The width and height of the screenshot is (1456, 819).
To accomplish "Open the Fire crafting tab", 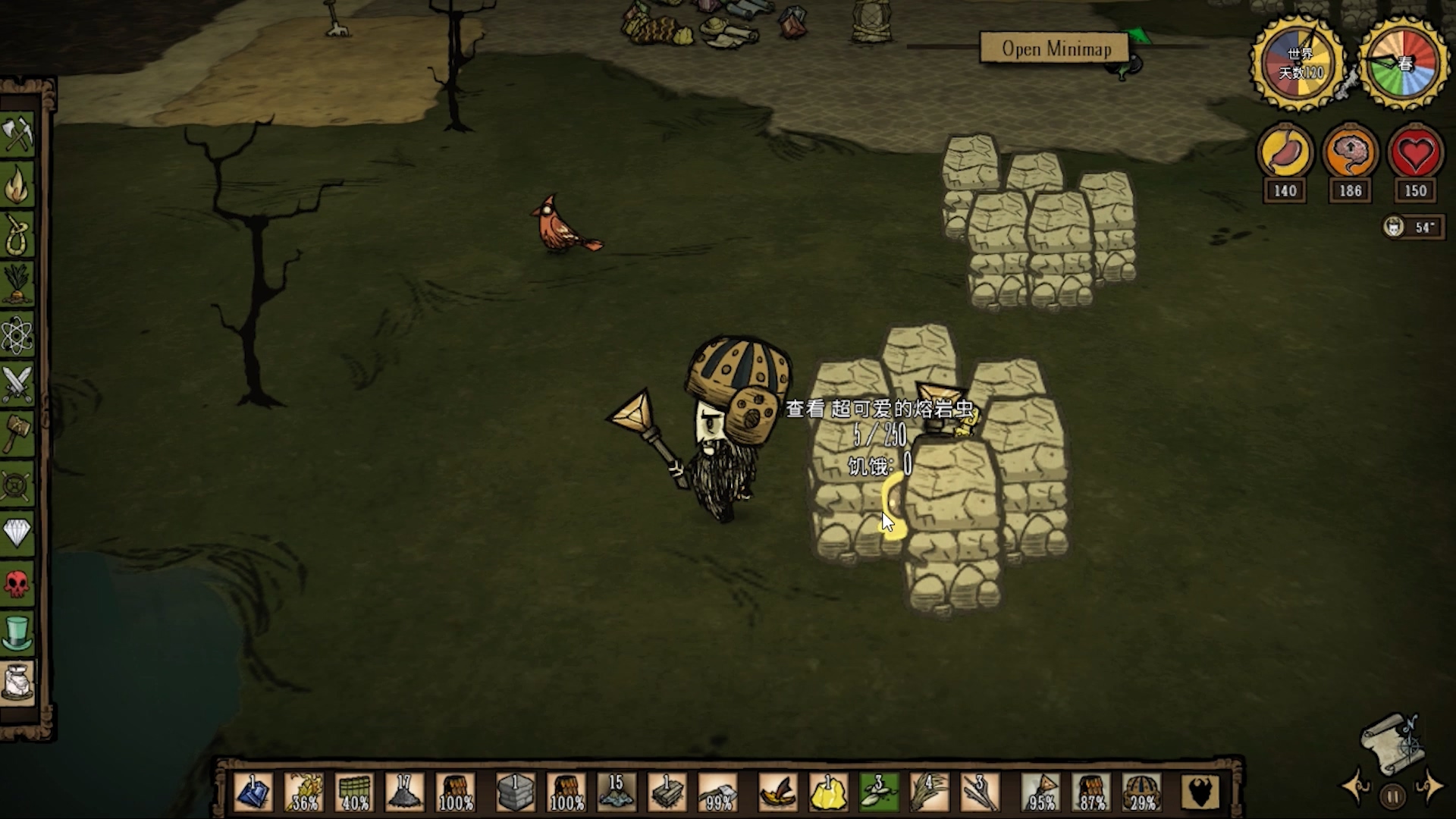I will pyautogui.click(x=17, y=186).
